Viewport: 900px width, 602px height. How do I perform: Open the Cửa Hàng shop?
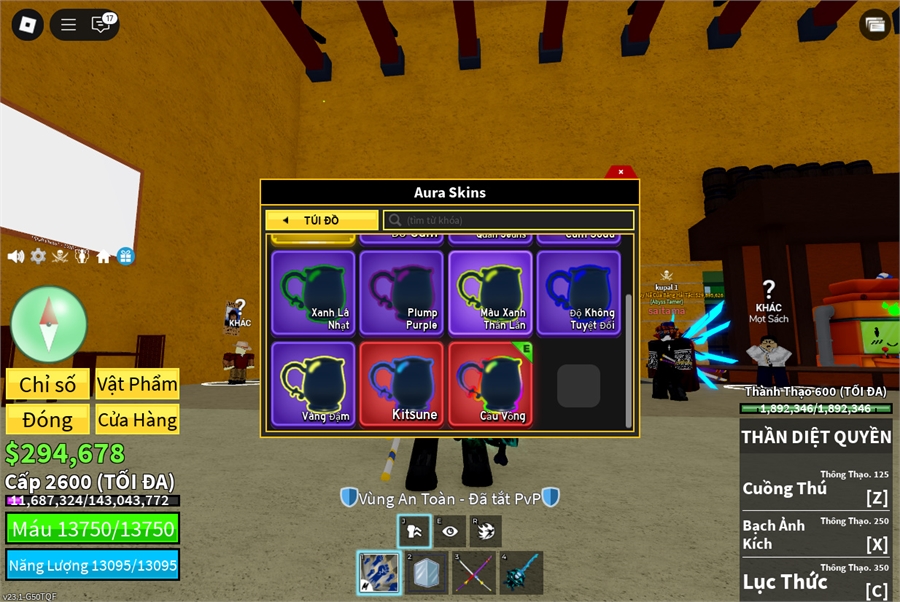[138, 419]
